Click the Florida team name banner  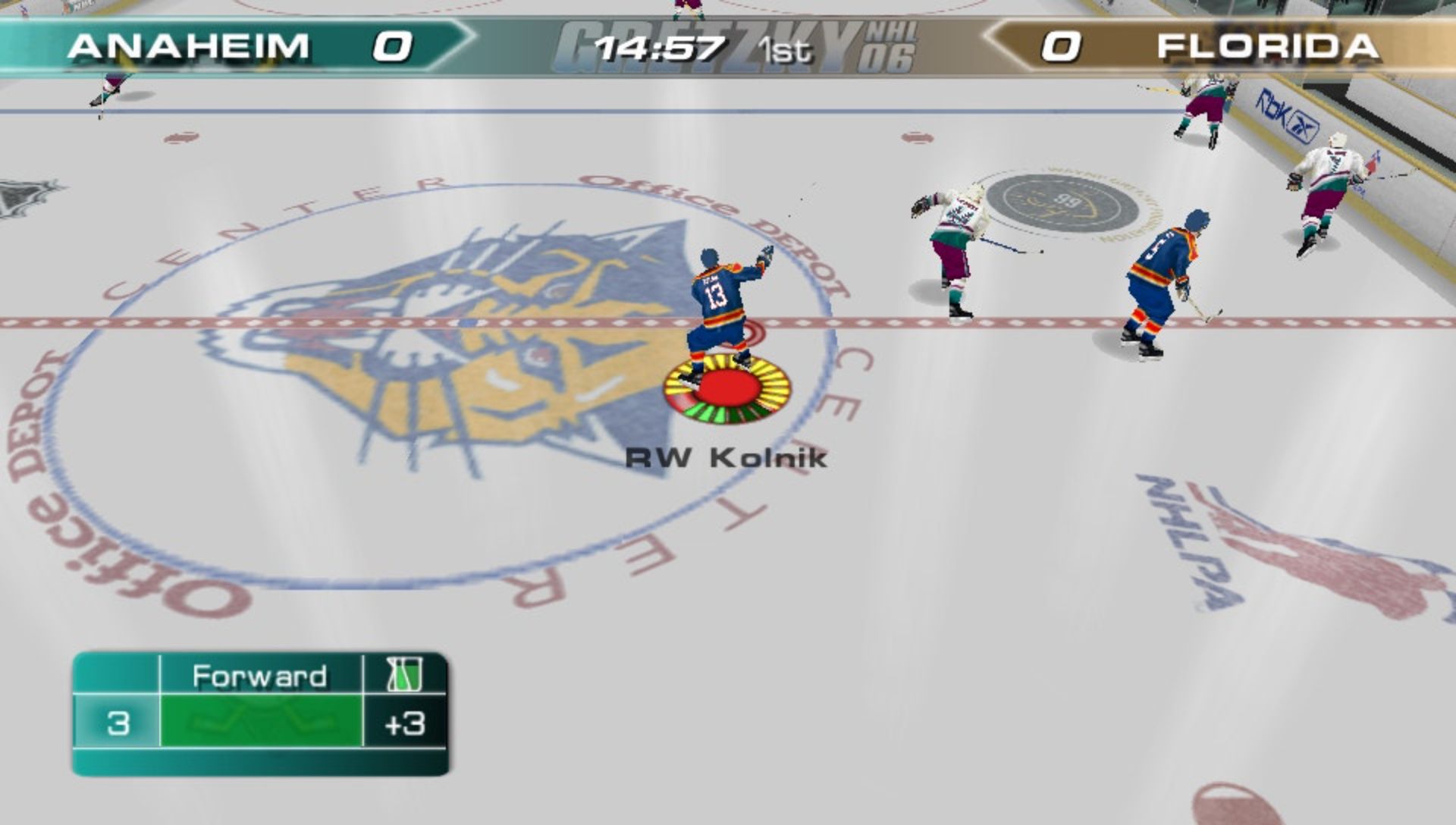click(x=1267, y=47)
